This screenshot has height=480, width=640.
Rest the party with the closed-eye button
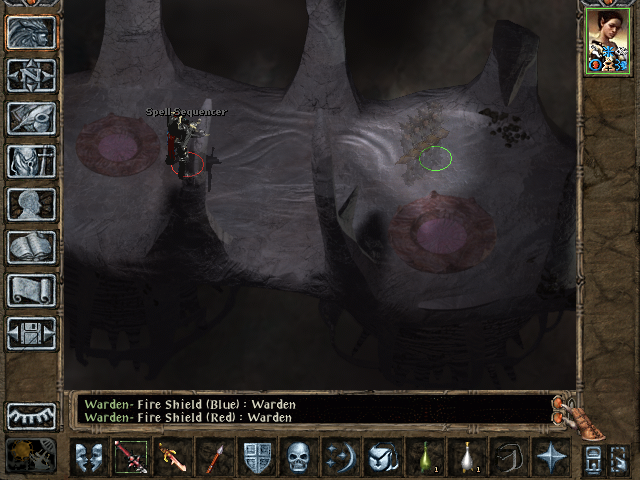click(x=31, y=416)
